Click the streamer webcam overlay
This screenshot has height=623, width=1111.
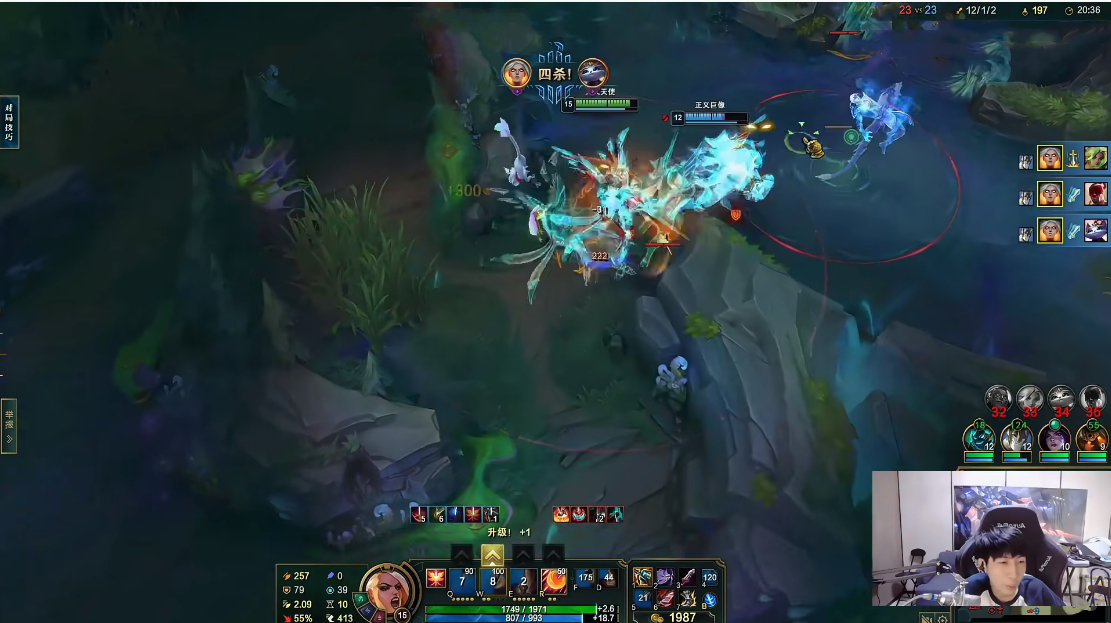pos(990,538)
